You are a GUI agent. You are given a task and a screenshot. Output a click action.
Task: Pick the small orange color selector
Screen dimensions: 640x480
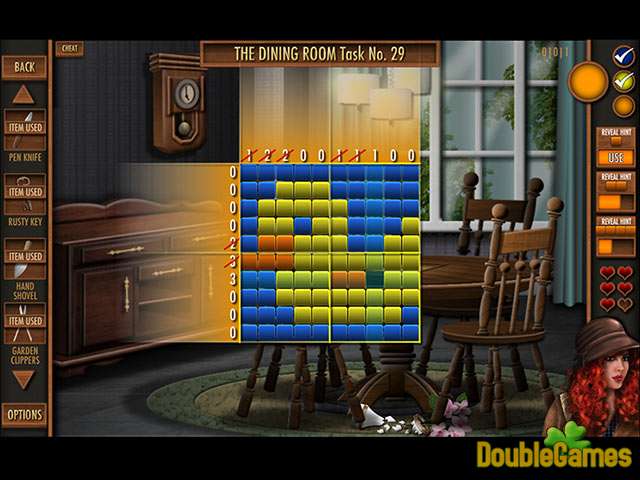pos(624,104)
